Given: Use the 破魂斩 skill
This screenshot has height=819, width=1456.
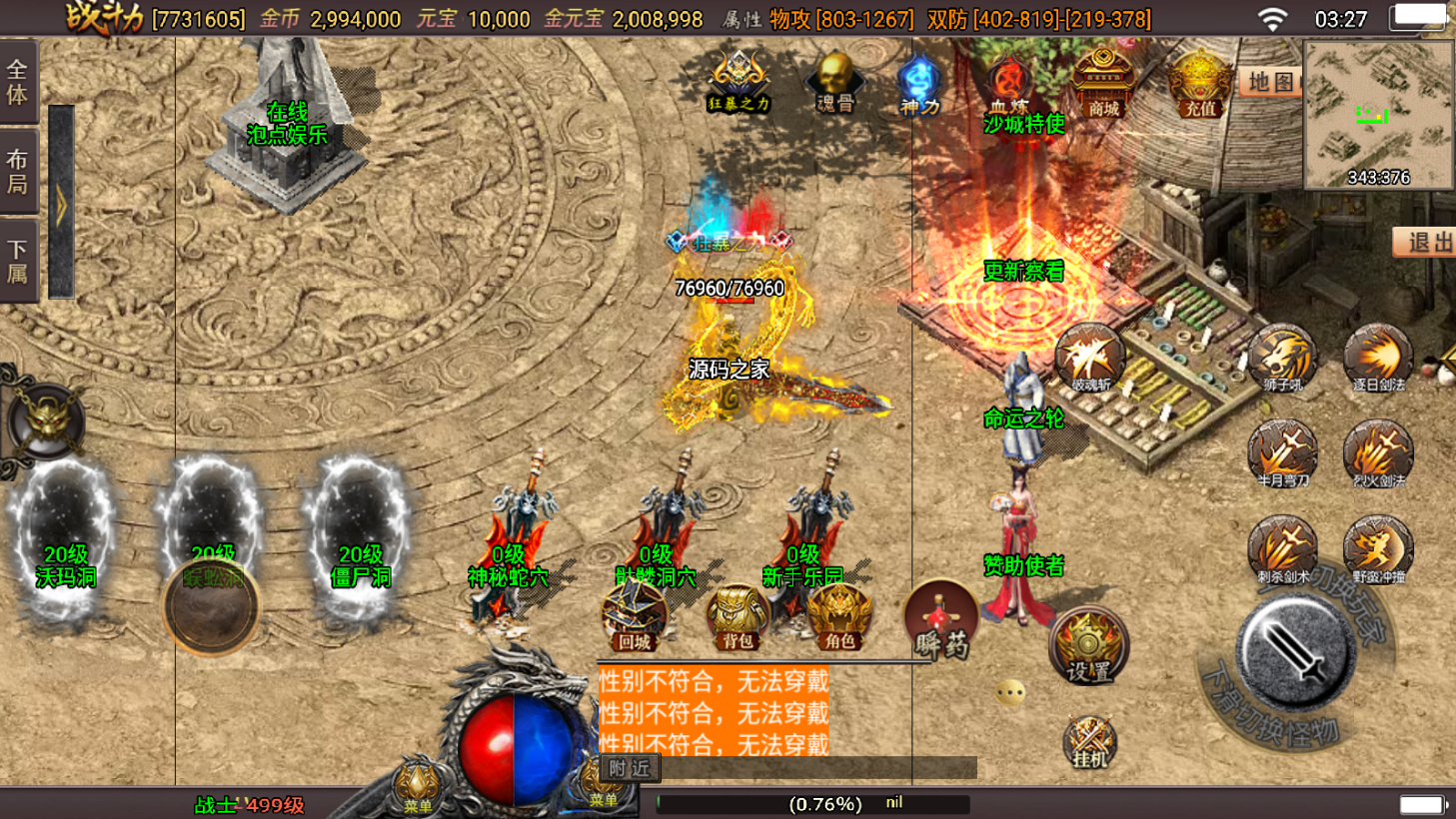Looking at the screenshot, I should click(x=1089, y=357).
